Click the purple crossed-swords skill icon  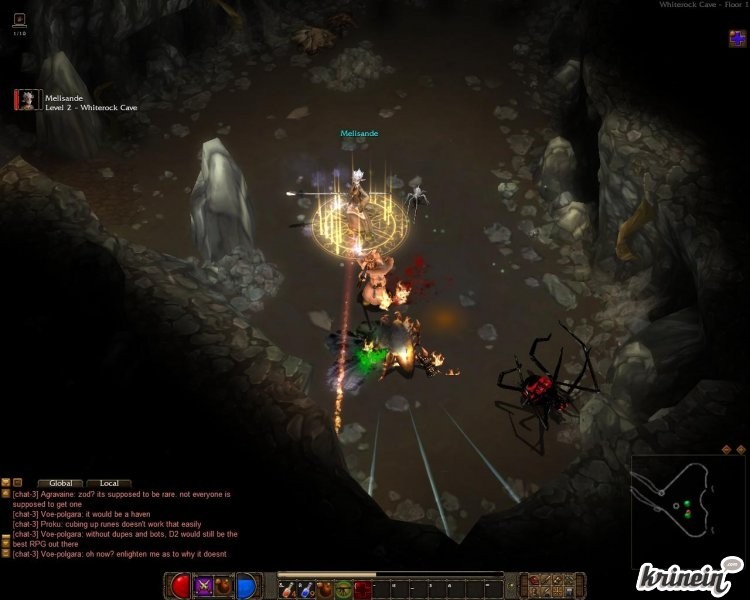tap(204, 586)
